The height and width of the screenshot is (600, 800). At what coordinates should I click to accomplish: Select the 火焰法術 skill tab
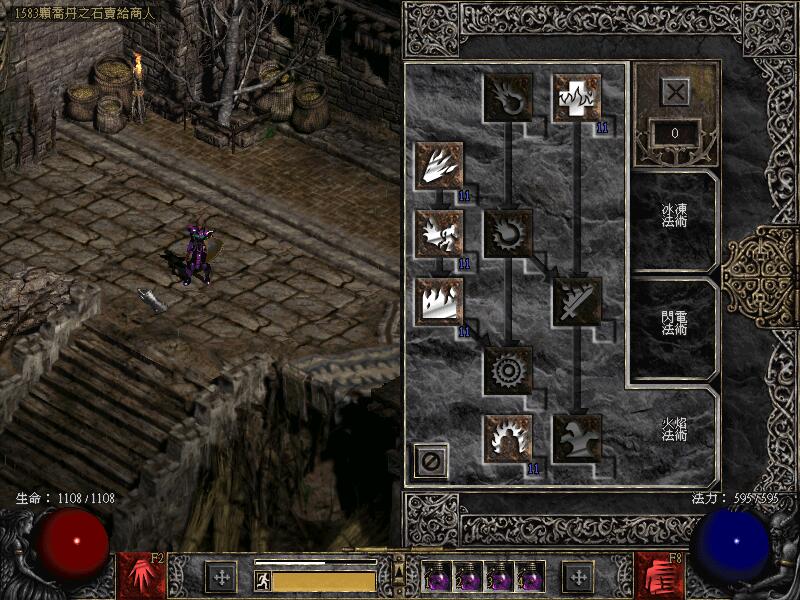(x=672, y=431)
